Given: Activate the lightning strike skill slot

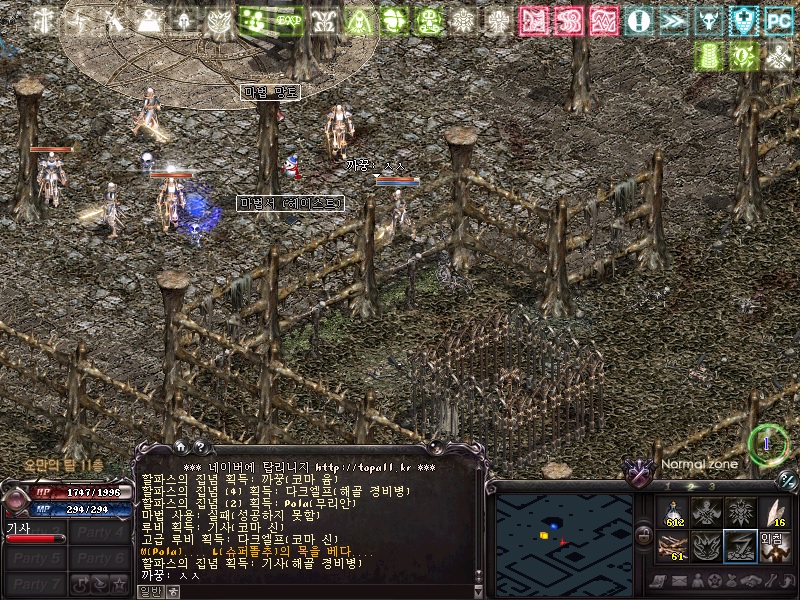Looking at the screenshot, I should 740,546.
